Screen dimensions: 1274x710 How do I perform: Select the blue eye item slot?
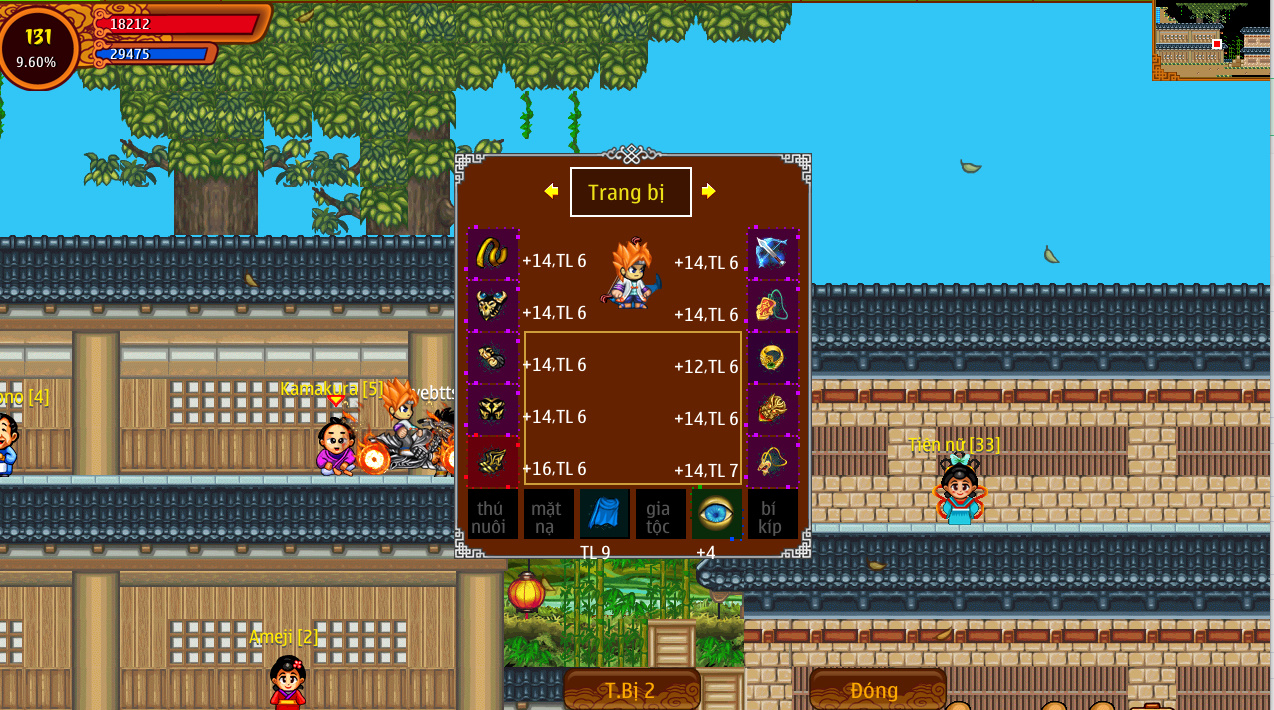[717, 514]
